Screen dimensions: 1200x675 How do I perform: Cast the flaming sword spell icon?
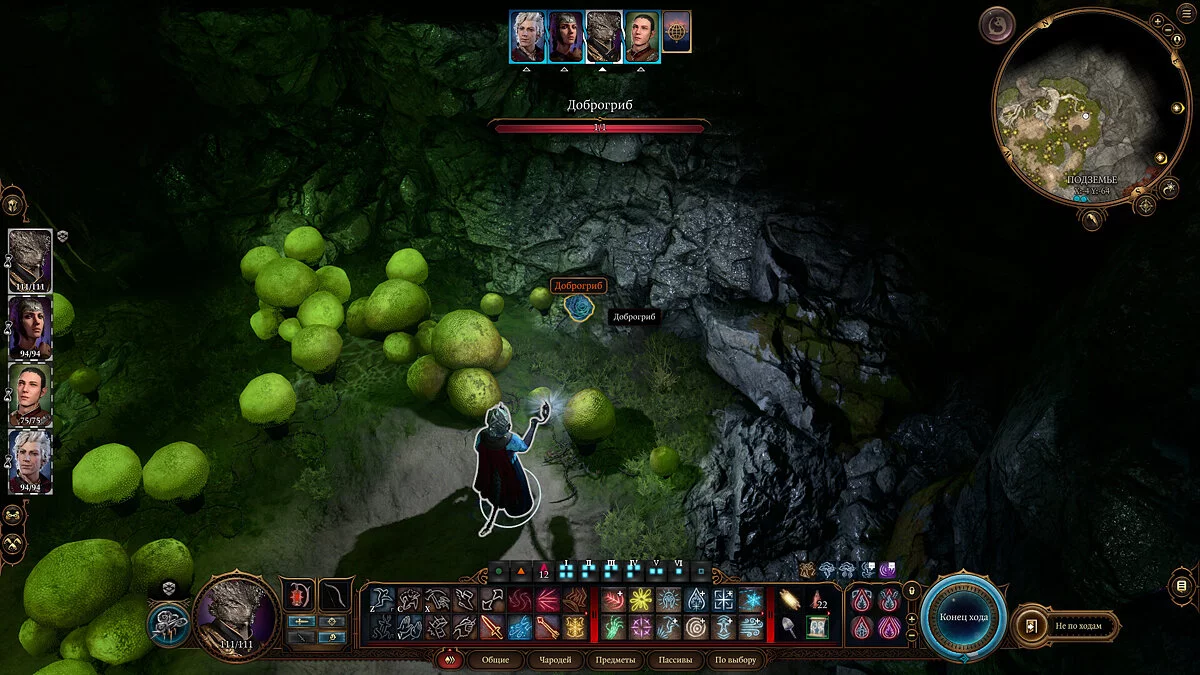pos(493,628)
